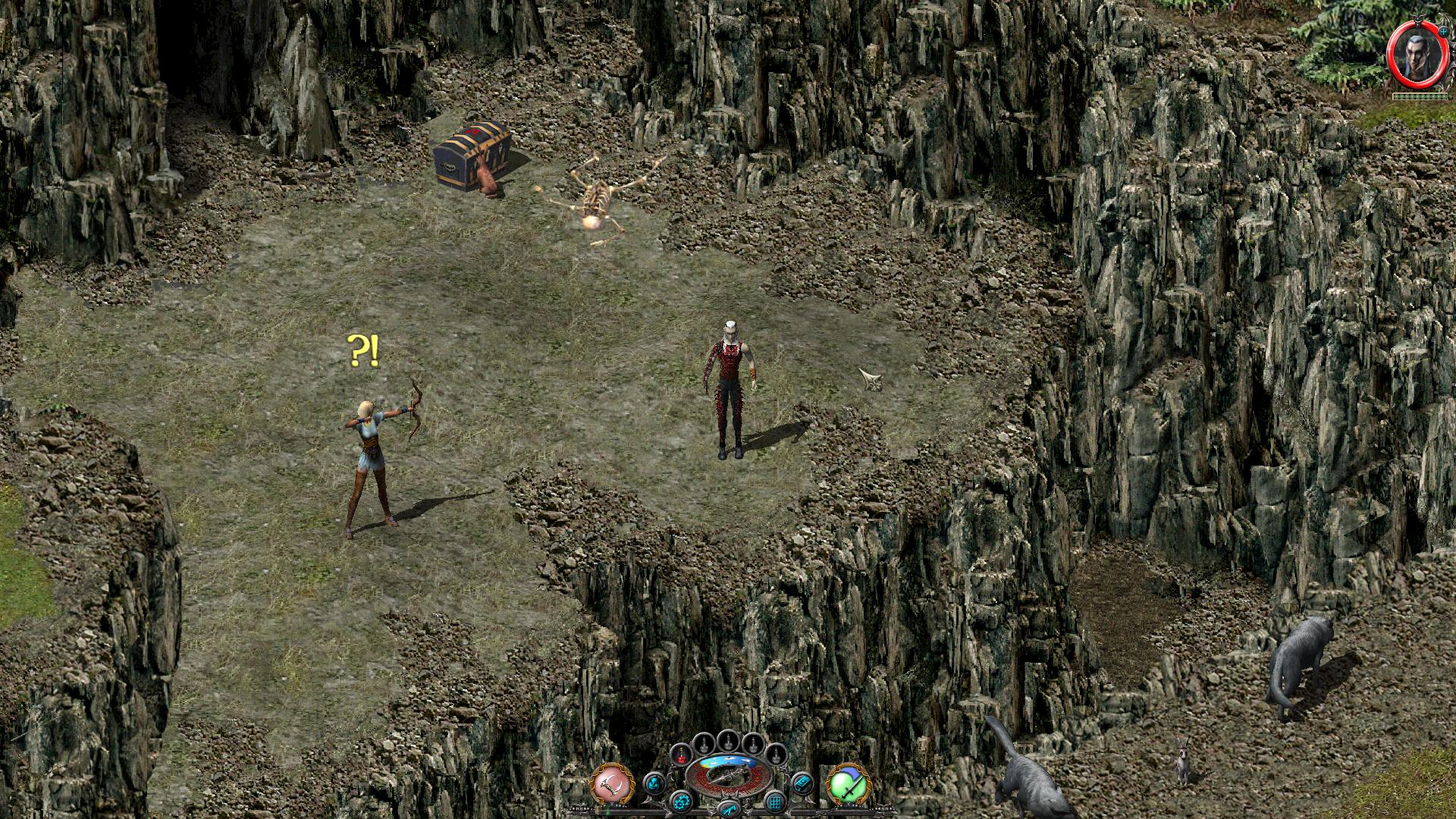
Task: Click the central compass weapon display
Action: point(728,778)
